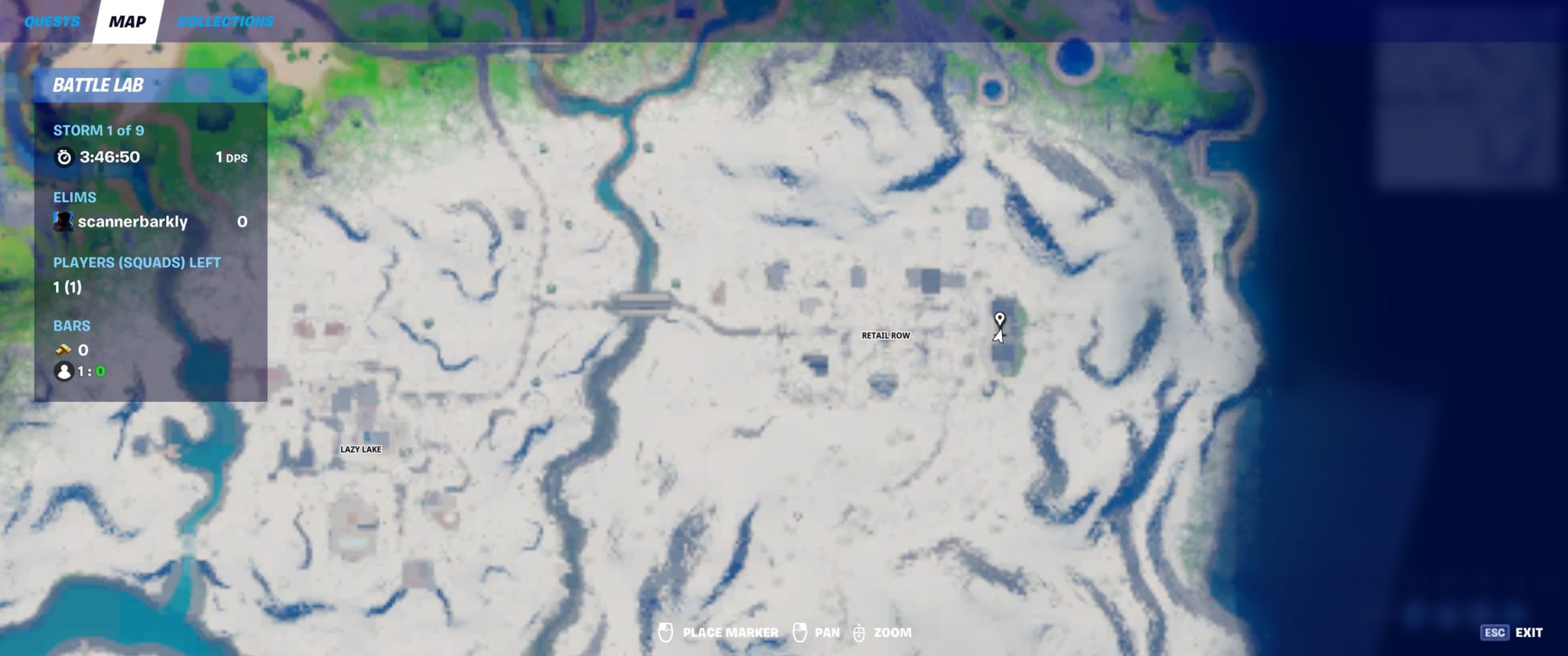Expand the PLAYERS (SQUADS) LEFT section
The image size is (1568, 656).
[x=136, y=262]
